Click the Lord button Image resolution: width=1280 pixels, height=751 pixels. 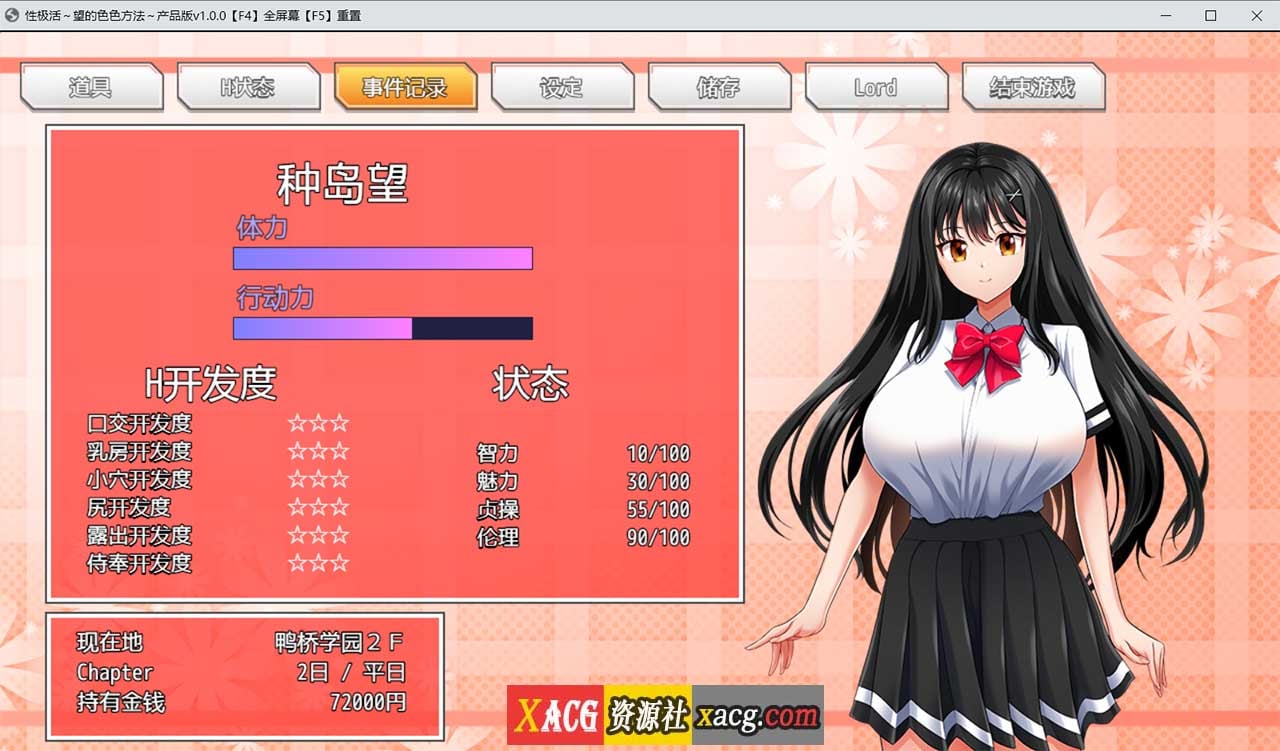[876, 88]
